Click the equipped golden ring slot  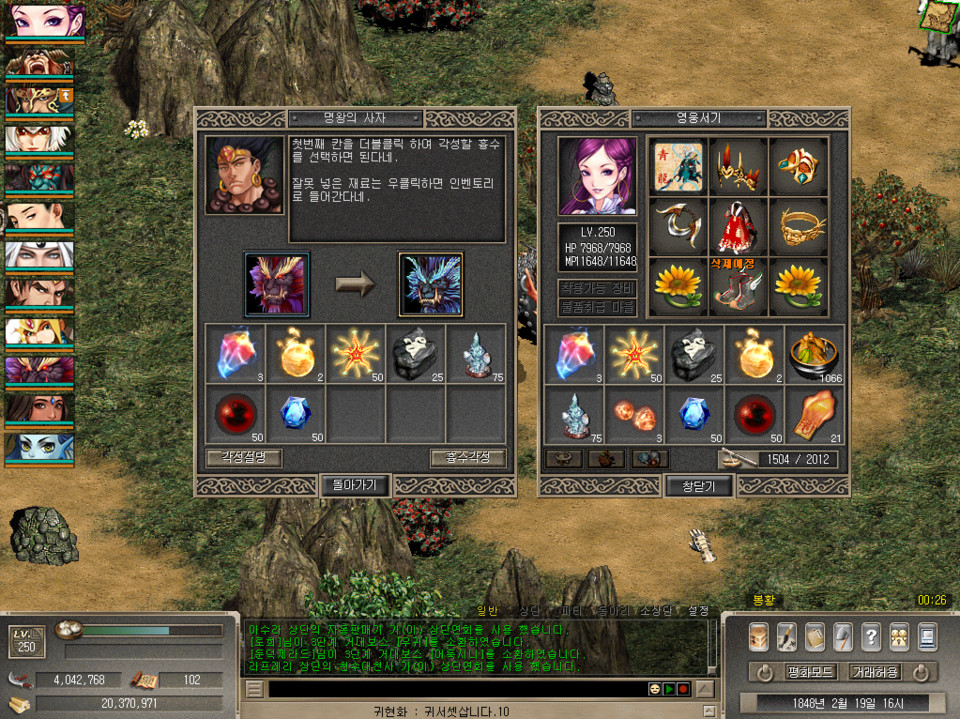(797, 226)
